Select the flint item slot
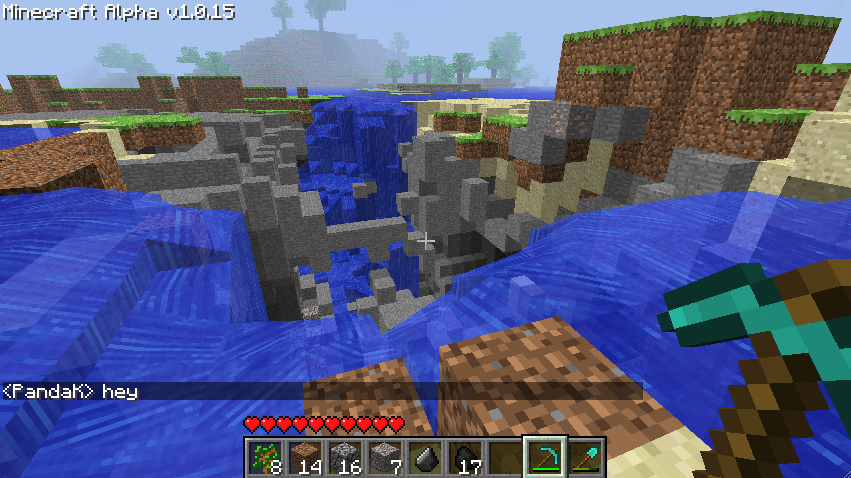Viewport: 851px width, 478px height. [x=425, y=457]
